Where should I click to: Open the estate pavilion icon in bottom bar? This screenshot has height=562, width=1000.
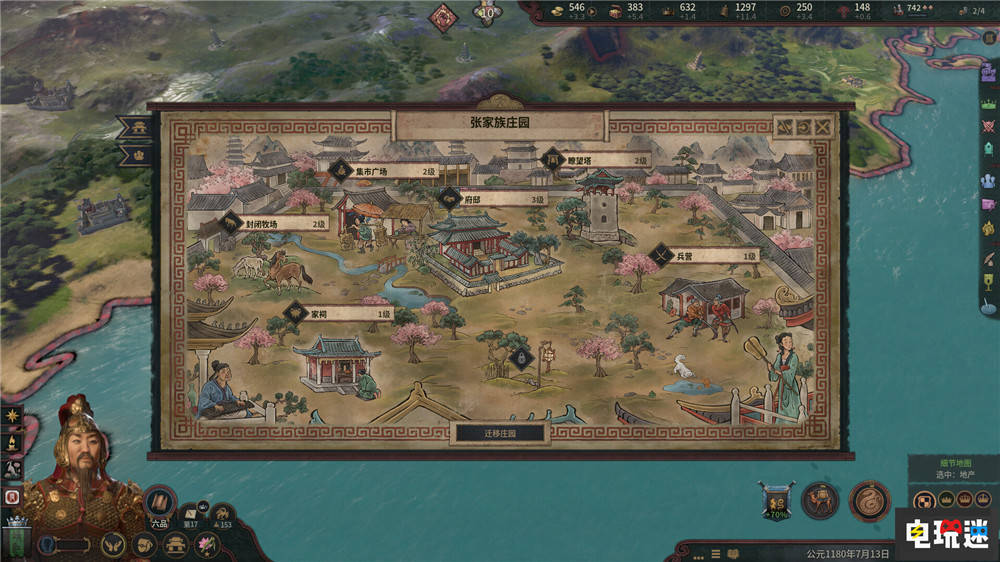pos(176,545)
